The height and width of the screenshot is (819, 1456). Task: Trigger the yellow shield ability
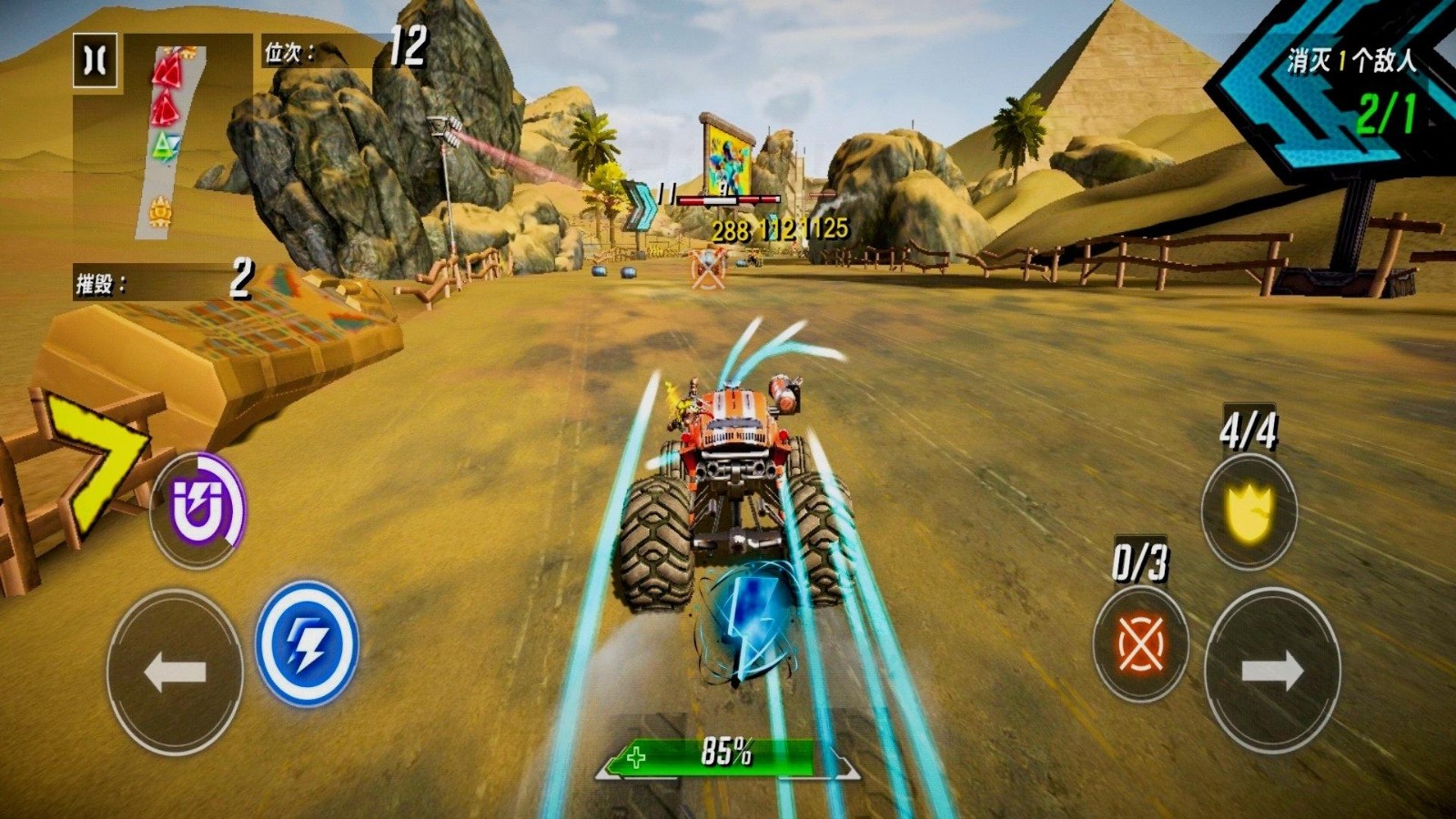tap(1249, 511)
